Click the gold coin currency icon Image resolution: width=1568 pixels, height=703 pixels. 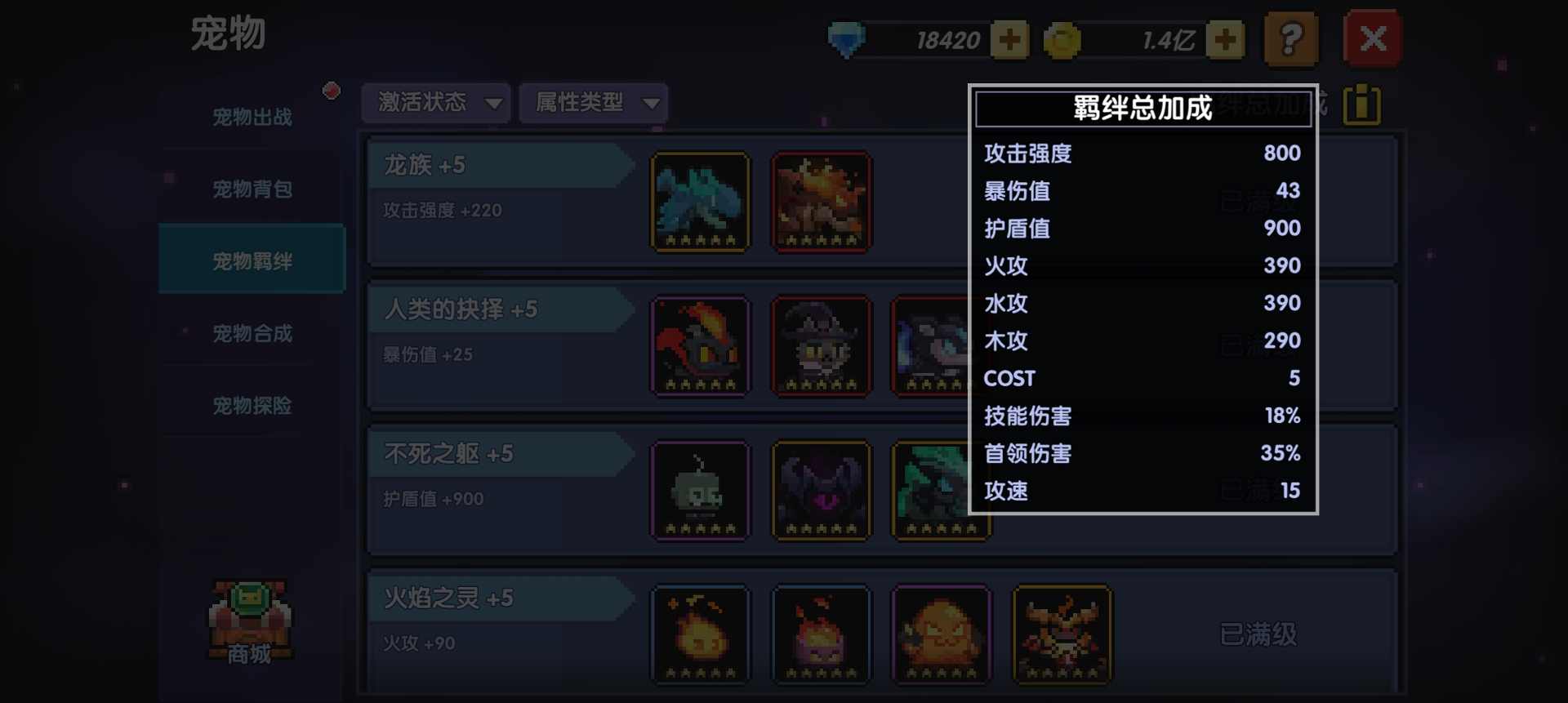[x=1062, y=38]
